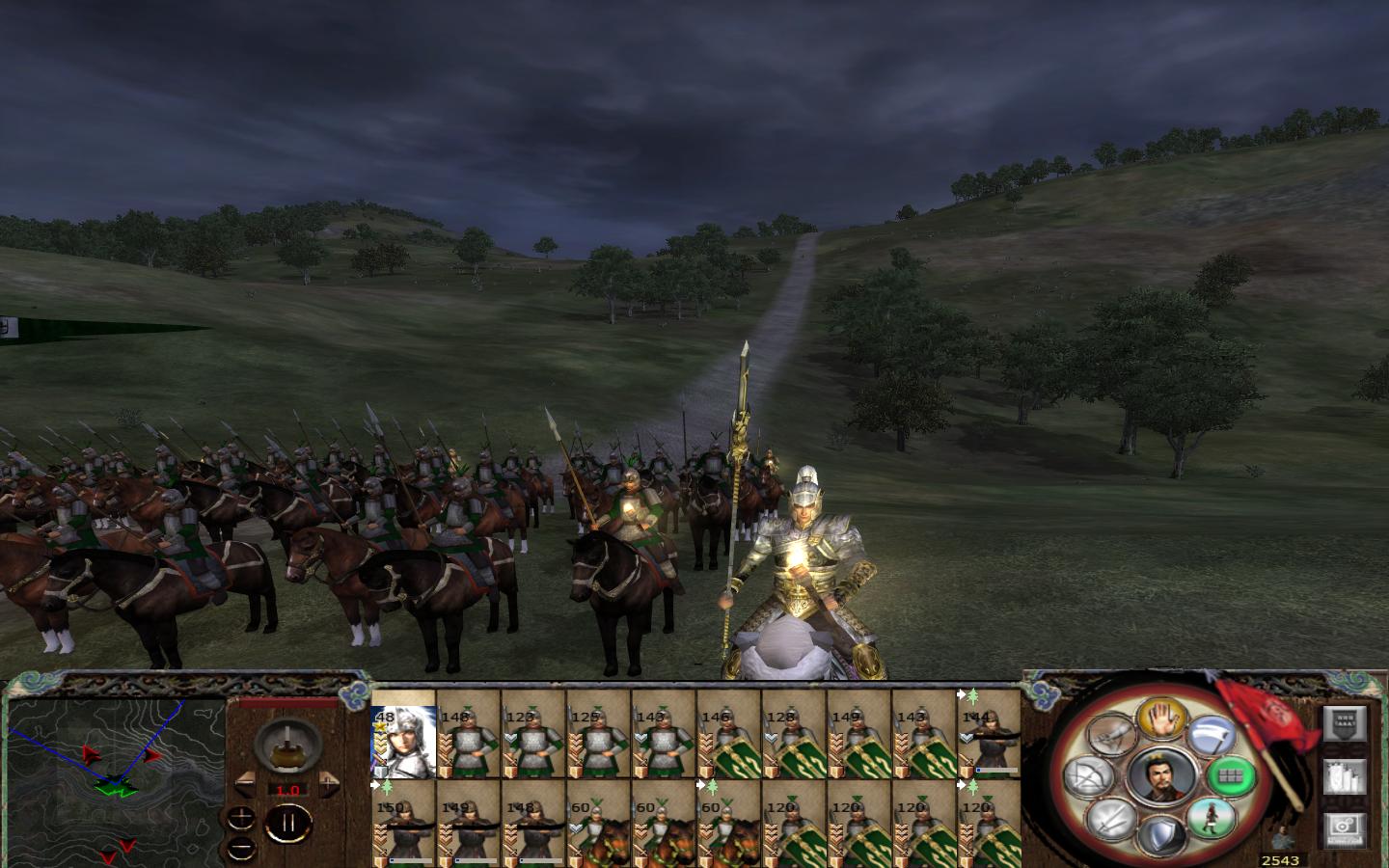This screenshot has height=868, width=1389.
Task: Pause the battle with the pause button
Action: coord(289,822)
